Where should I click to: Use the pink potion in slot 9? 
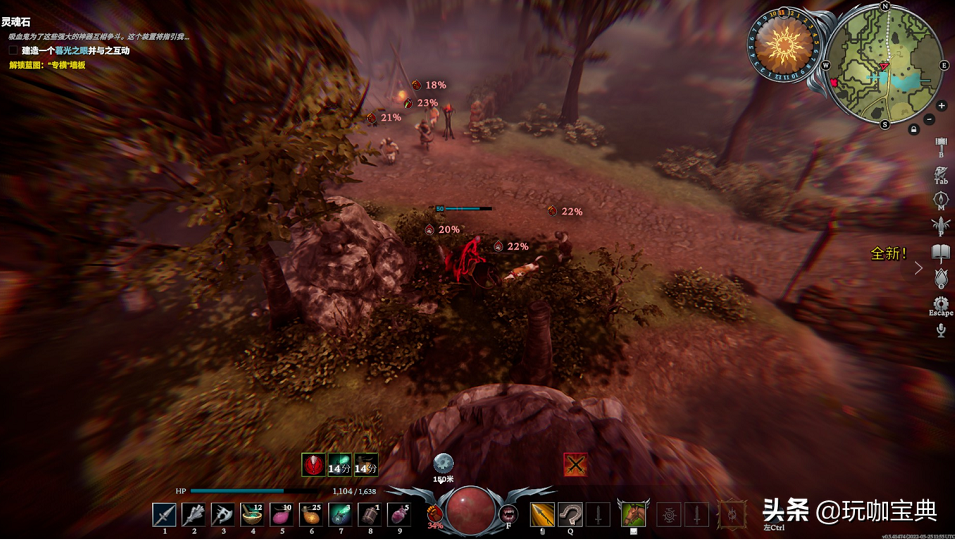point(398,514)
